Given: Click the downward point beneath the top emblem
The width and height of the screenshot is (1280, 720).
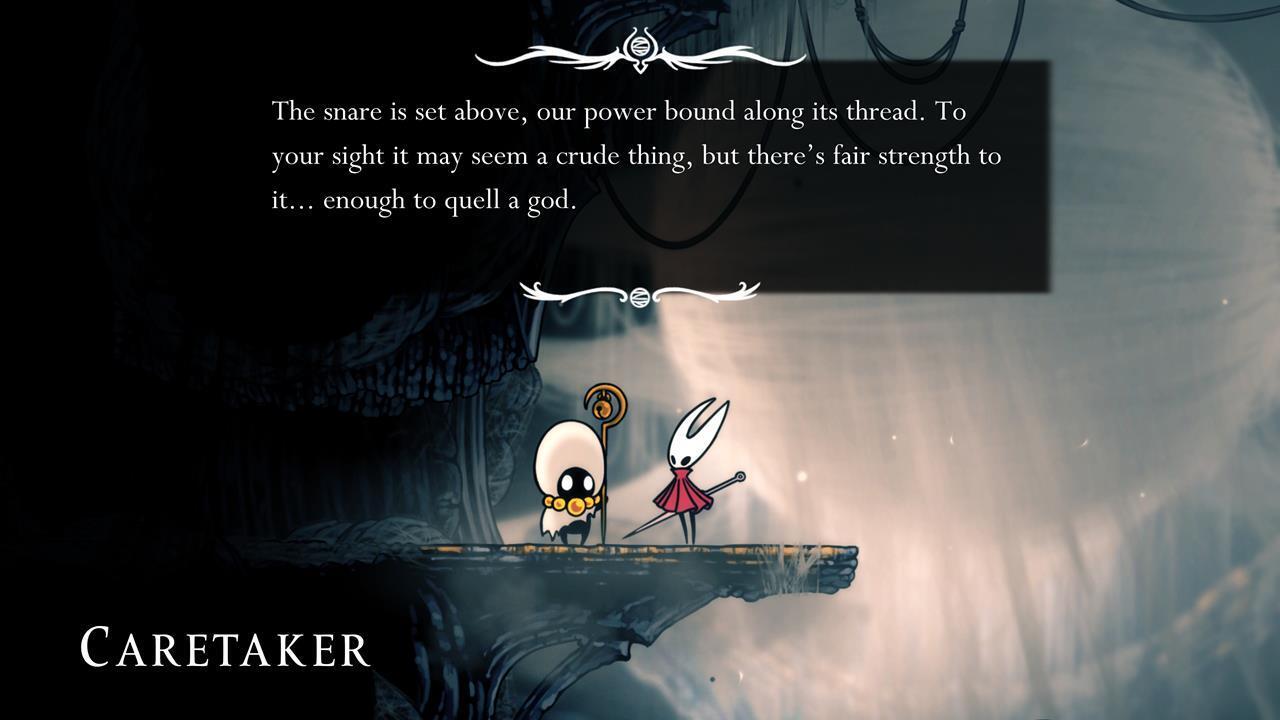Looking at the screenshot, I should pyautogui.click(x=640, y=70).
